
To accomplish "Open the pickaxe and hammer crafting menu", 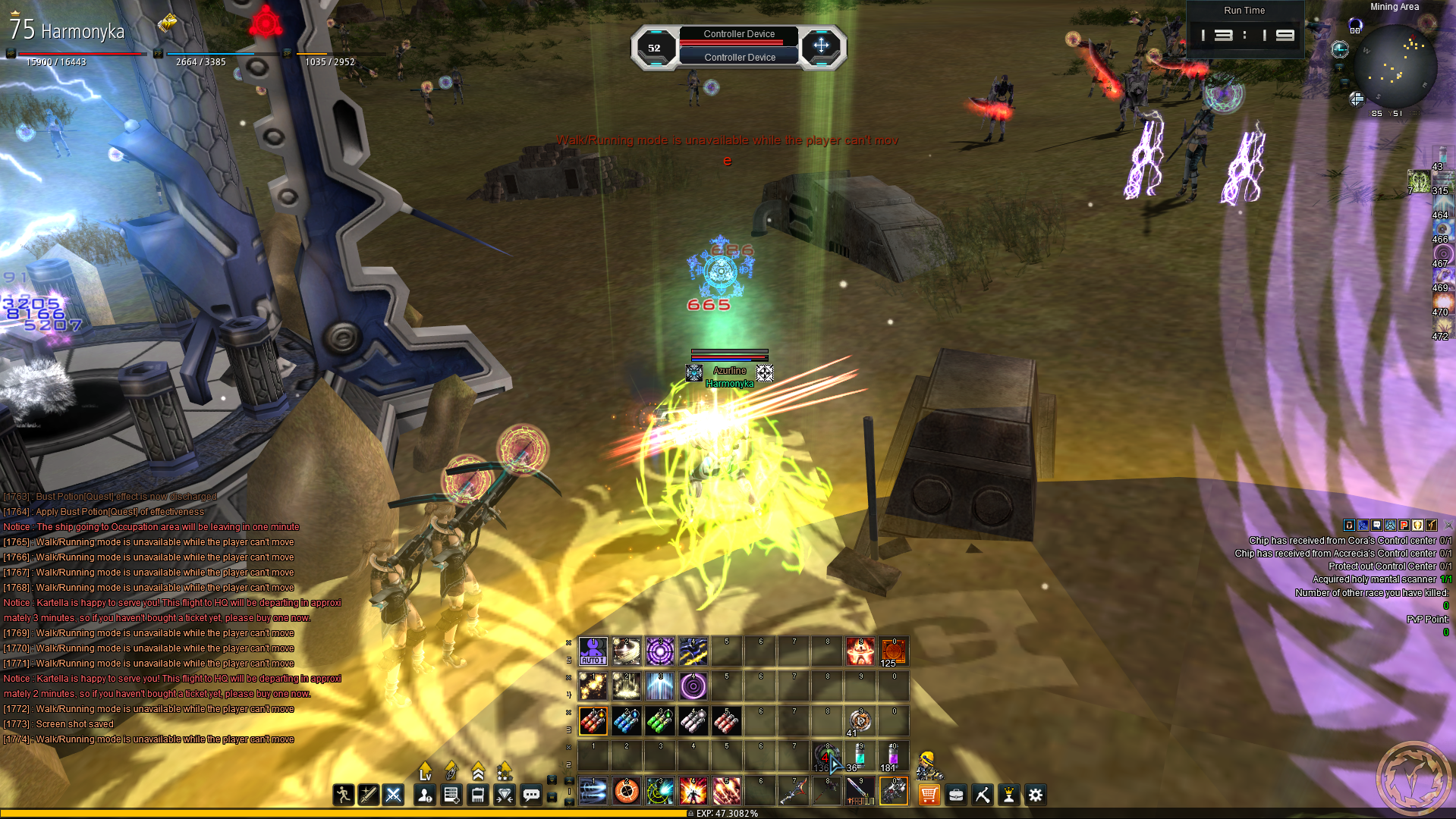I will click(983, 795).
